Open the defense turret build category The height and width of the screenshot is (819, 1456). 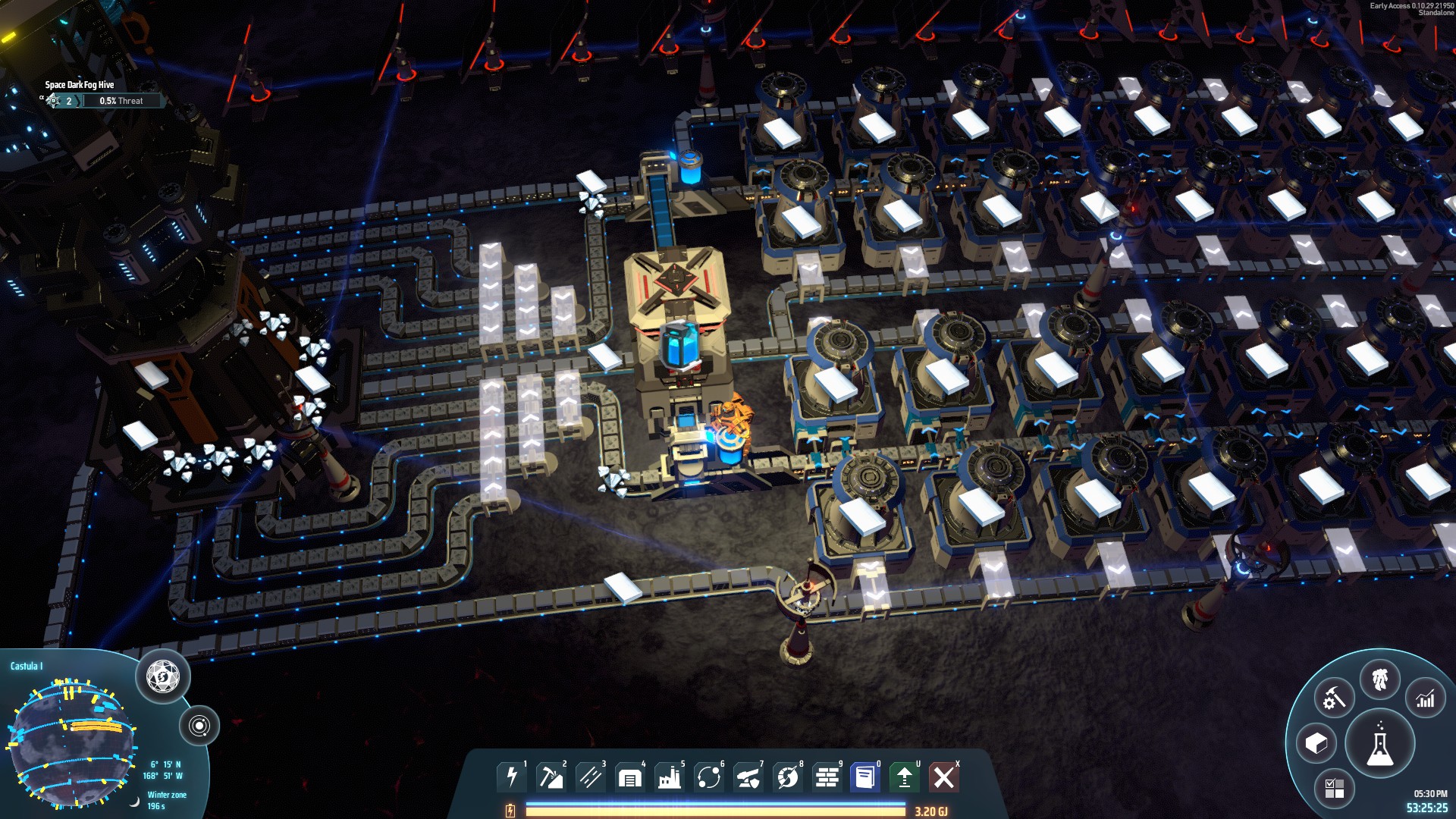(x=748, y=777)
